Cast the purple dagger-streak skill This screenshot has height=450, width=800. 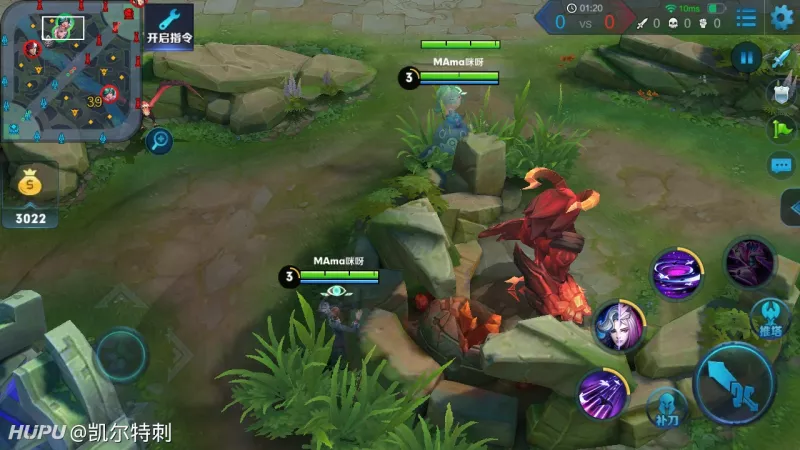(603, 393)
